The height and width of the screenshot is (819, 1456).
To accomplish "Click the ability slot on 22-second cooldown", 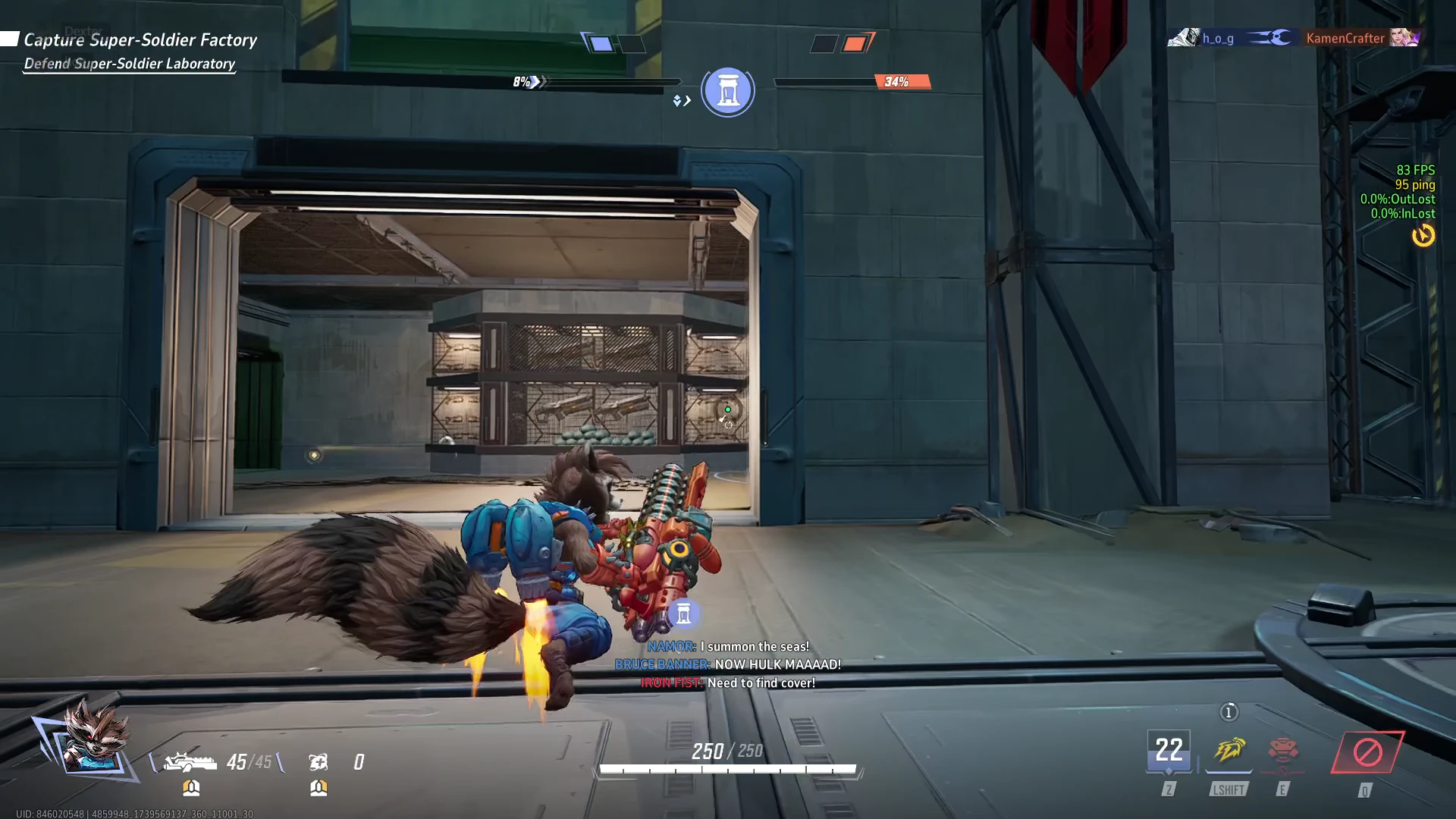I will coord(1168,752).
